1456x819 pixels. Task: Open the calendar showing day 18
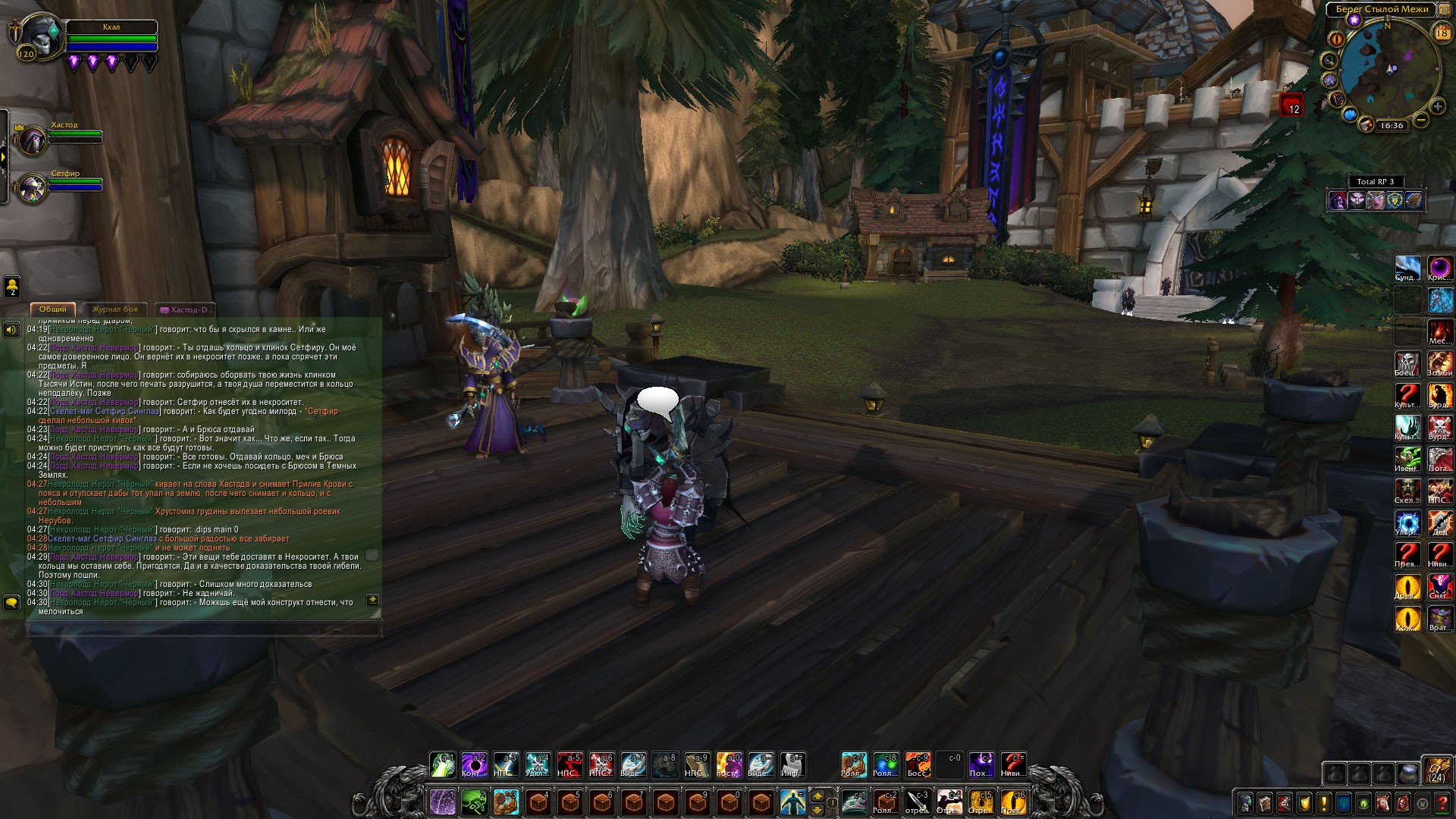click(1442, 33)
